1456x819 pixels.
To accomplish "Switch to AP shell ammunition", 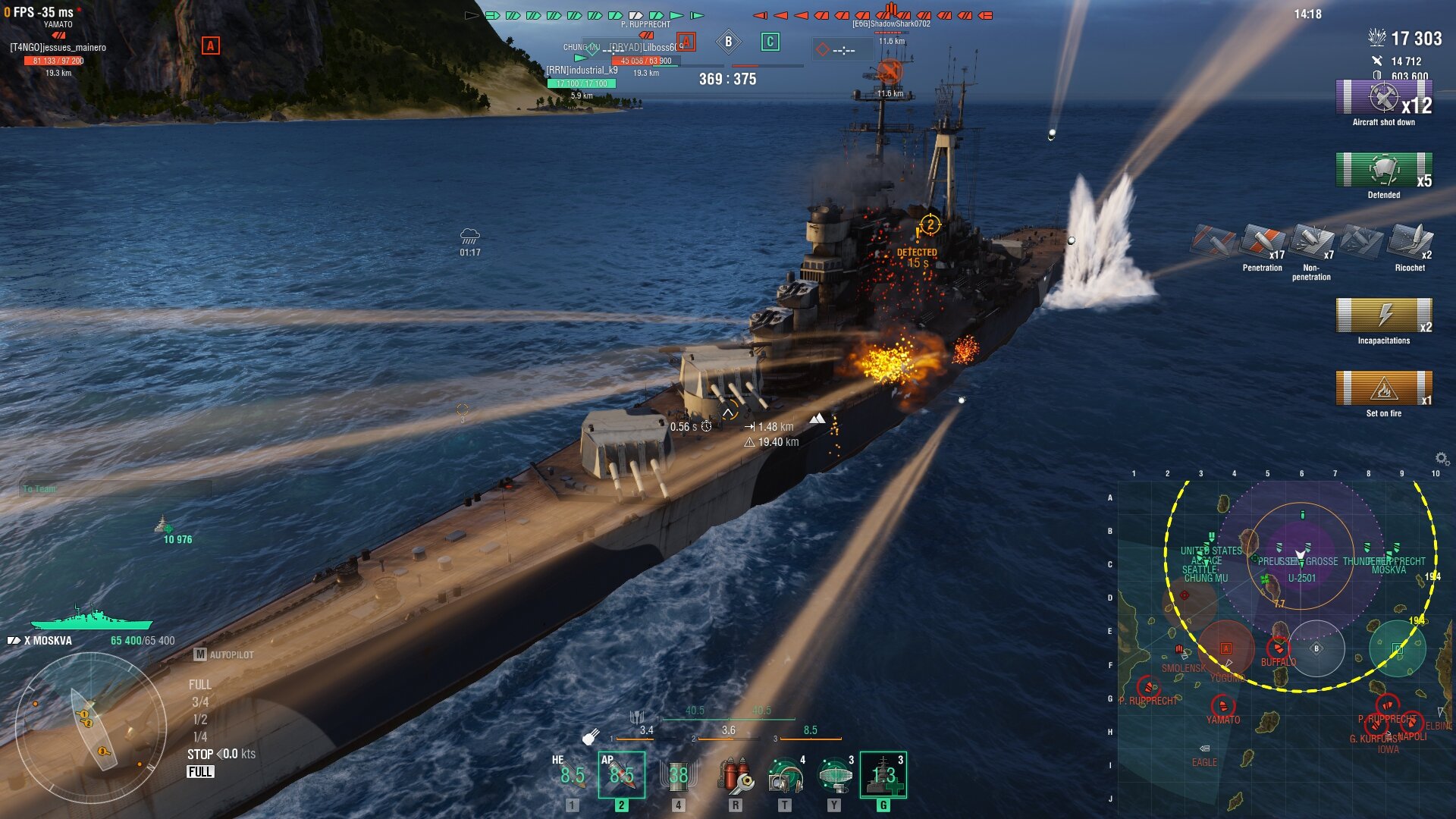I will [x=621, y=775].
